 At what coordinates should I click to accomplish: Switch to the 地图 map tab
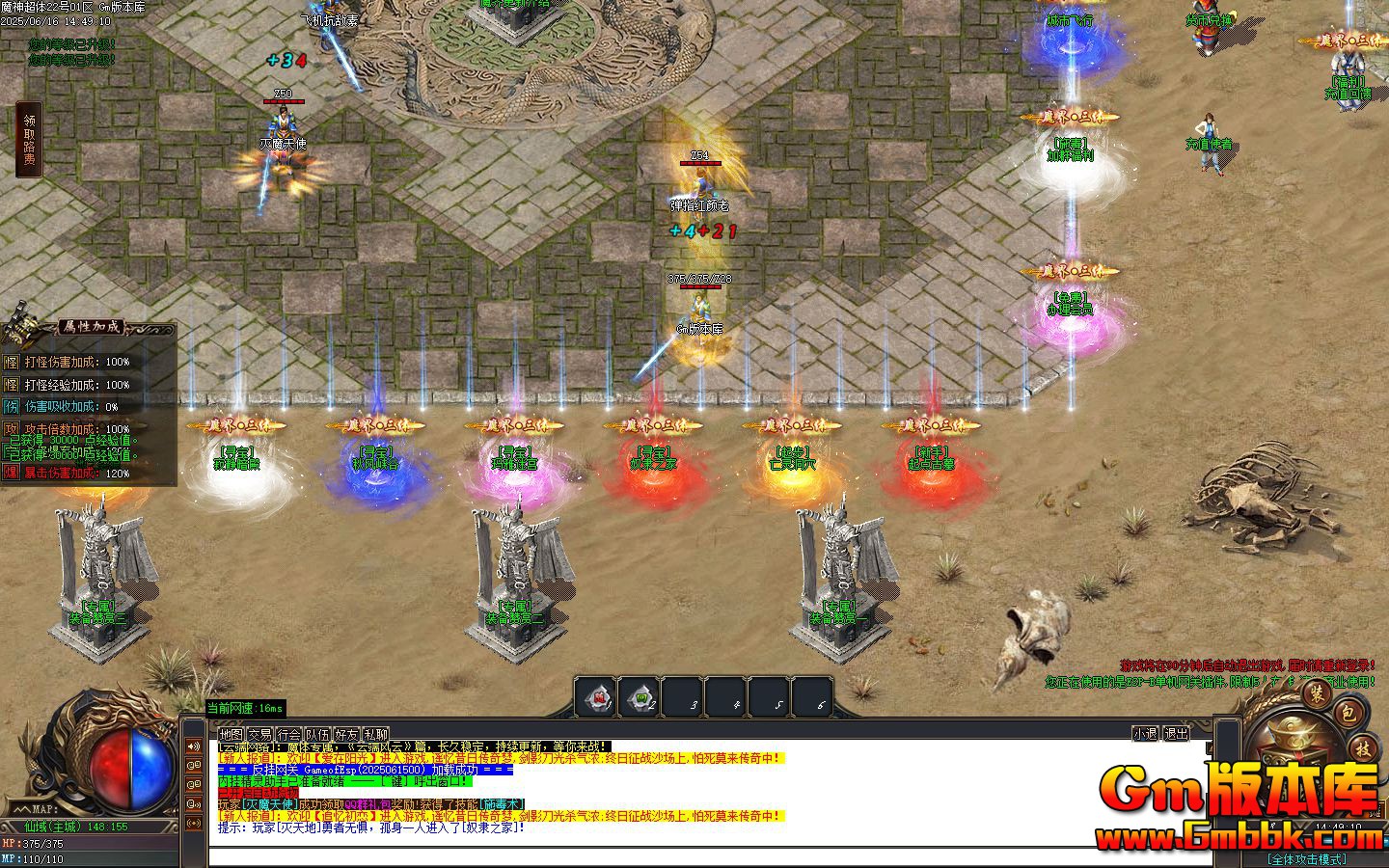(x=230, y=733)
